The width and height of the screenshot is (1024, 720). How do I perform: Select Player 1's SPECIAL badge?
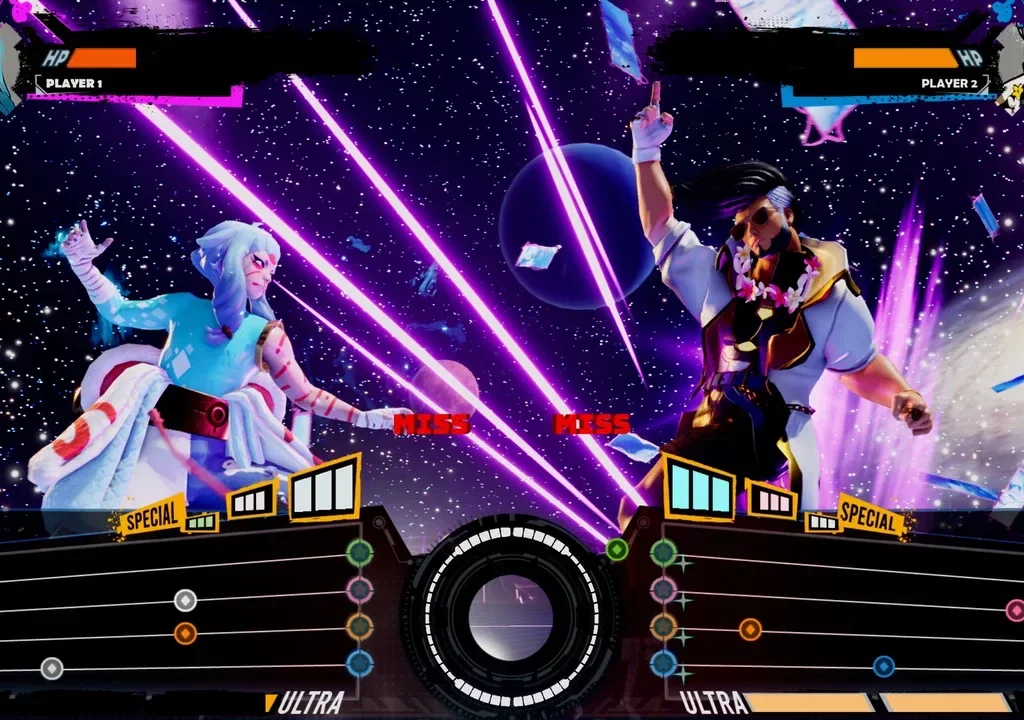click(x=151, y=516)
